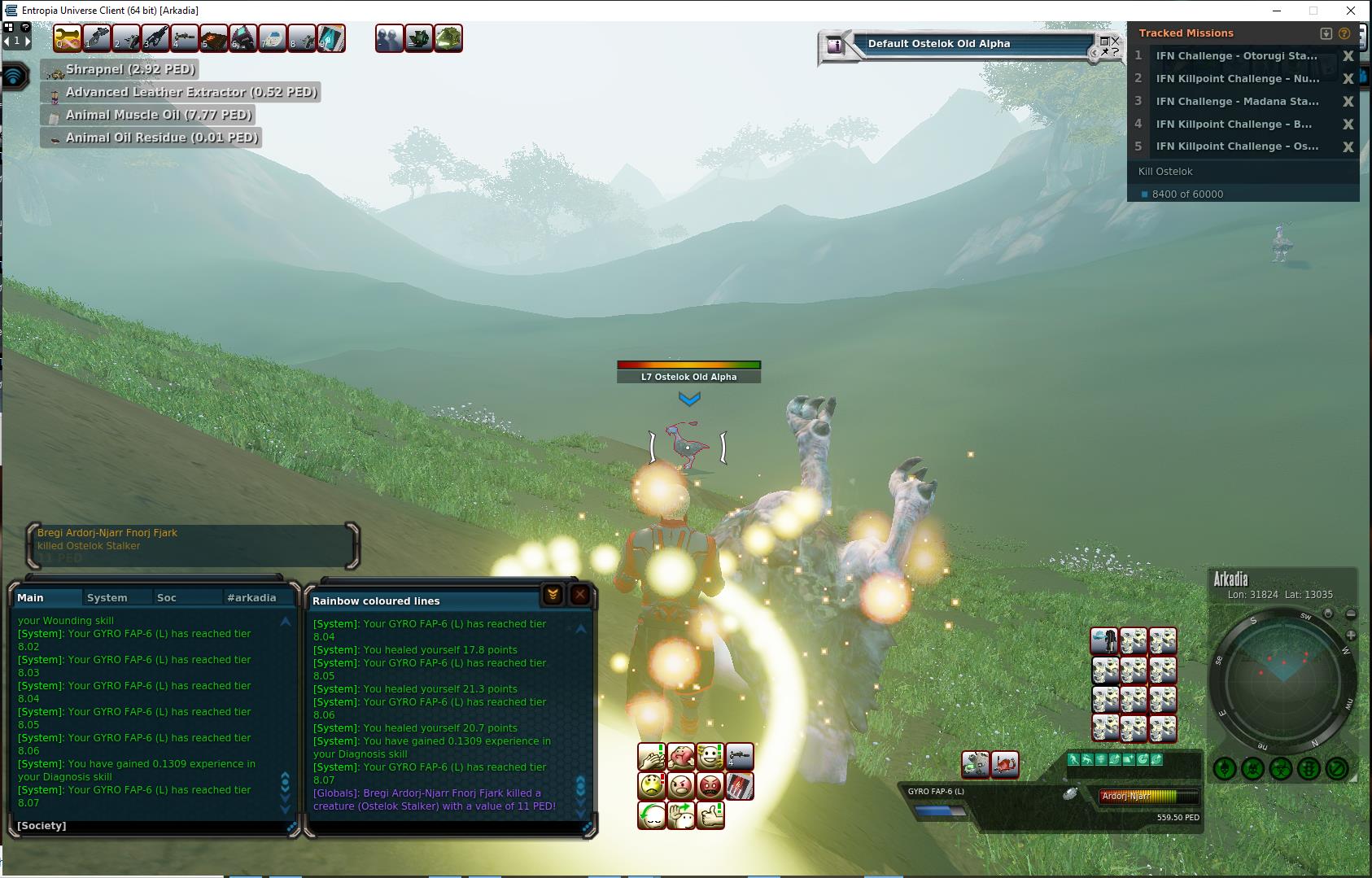Open the Tracked Missions help button

coord(1344,33)
